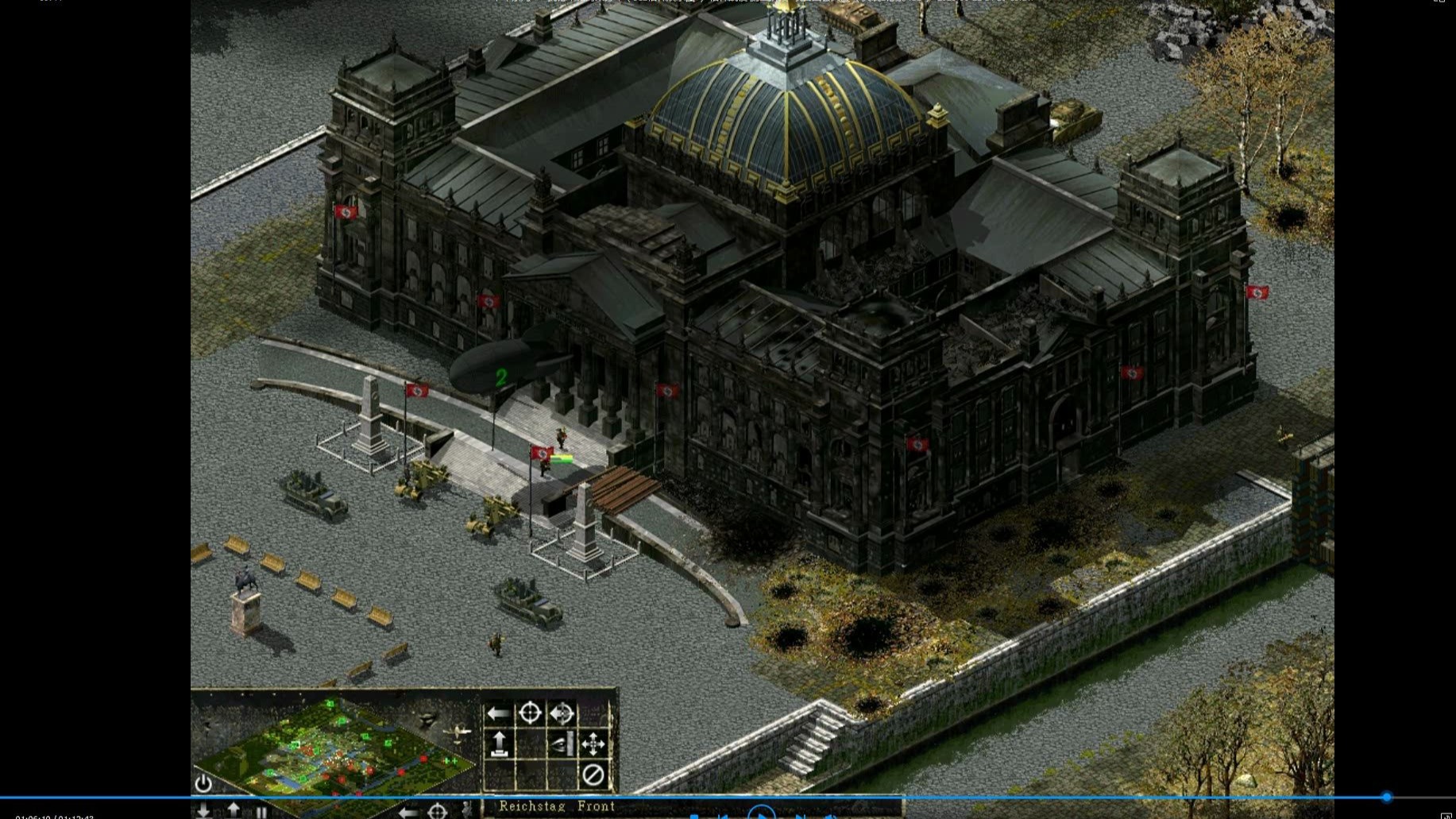Click the video progress bar handle
This screenshot has height=819, width=1456.
point(1387,797)
